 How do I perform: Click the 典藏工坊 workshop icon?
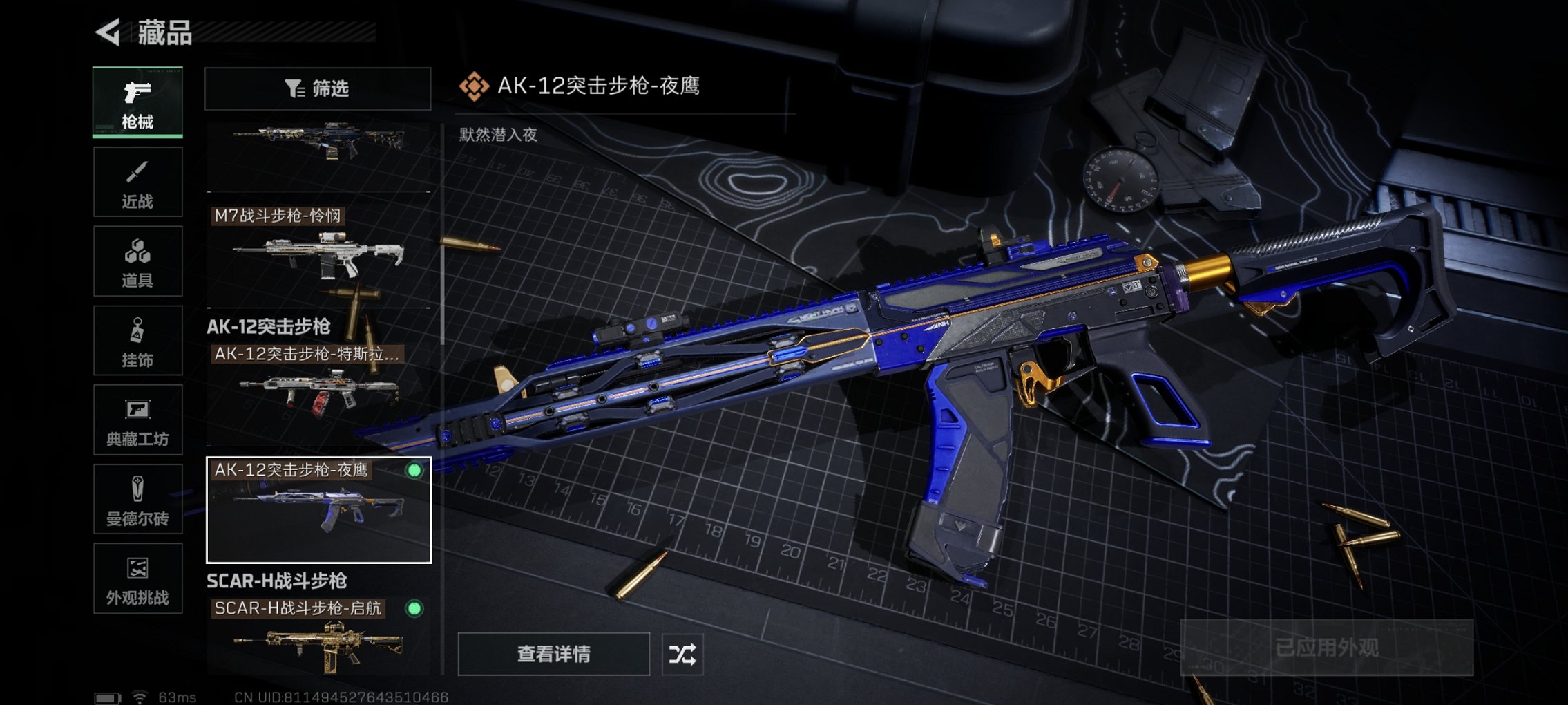tap(137, 420)
